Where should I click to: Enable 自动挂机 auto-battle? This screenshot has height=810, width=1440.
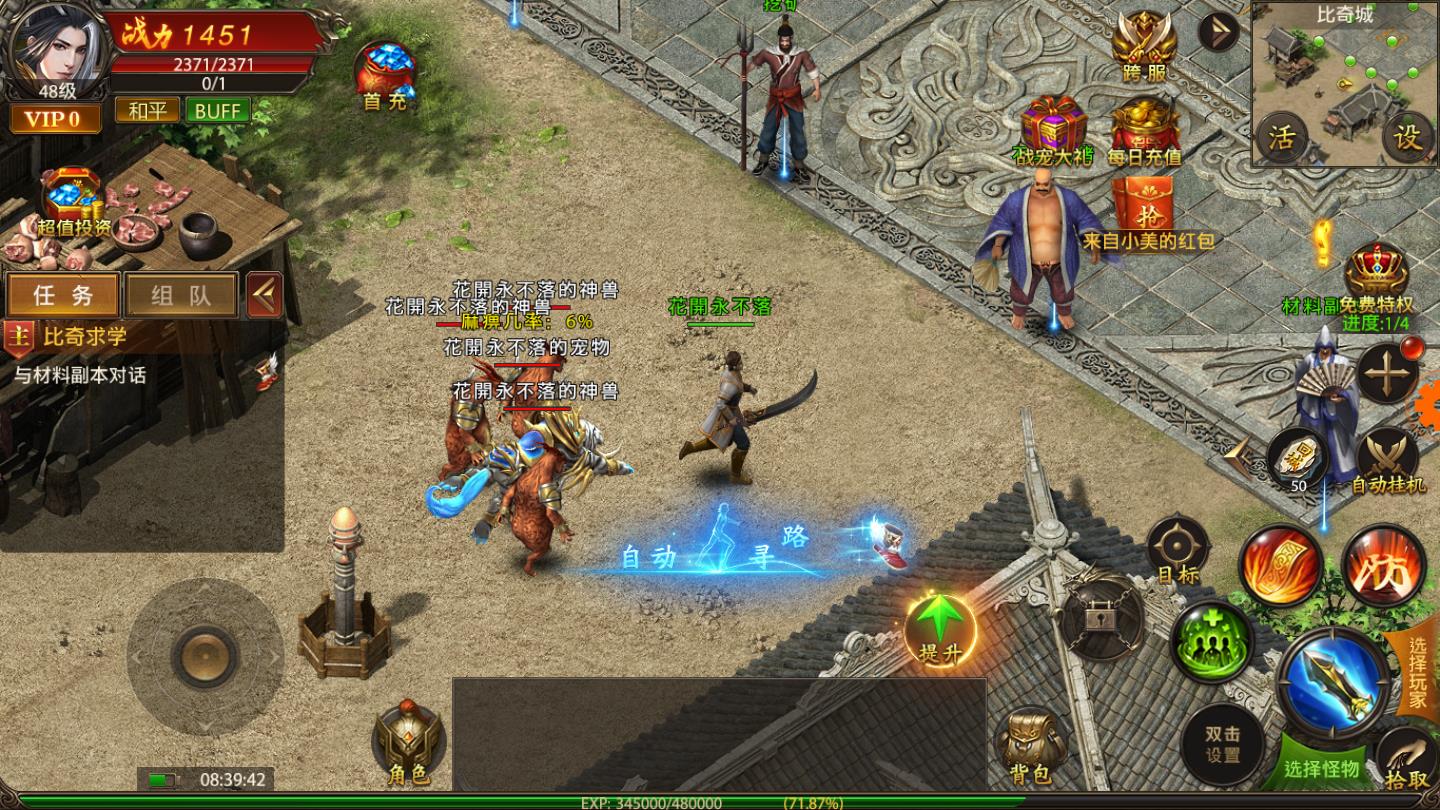coord(1387,460)
